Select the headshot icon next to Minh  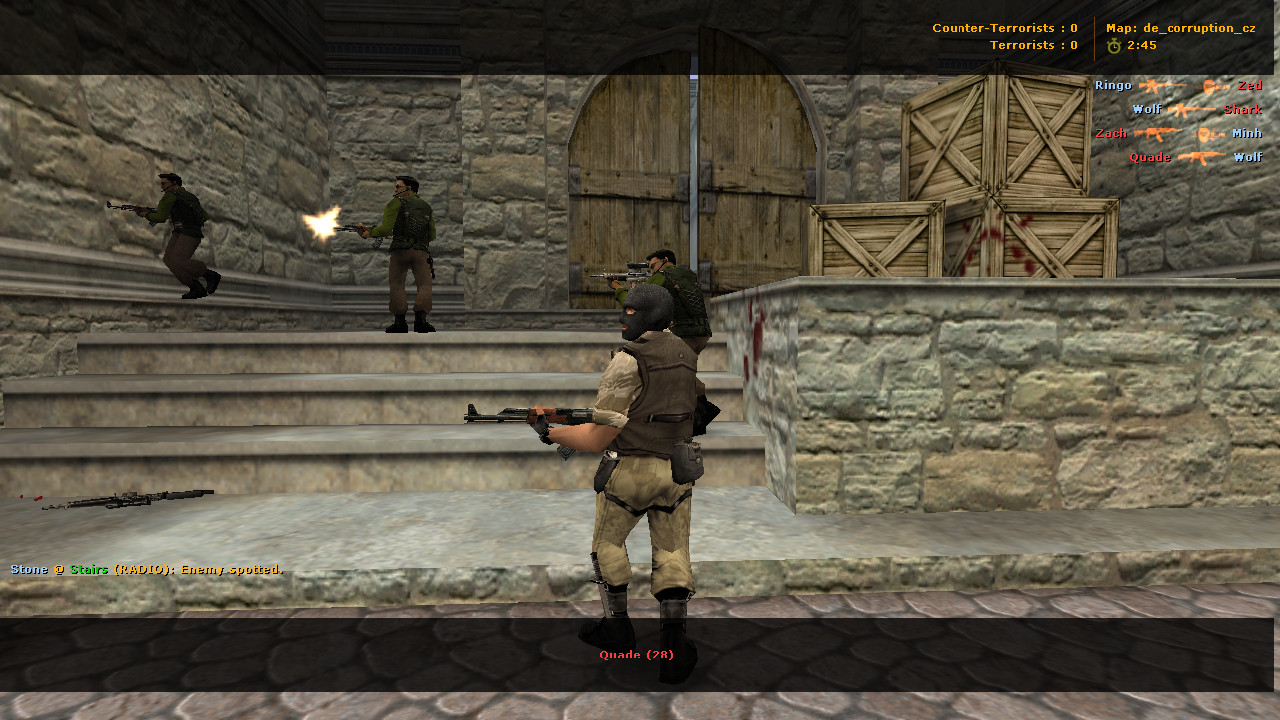(1203, 135)
